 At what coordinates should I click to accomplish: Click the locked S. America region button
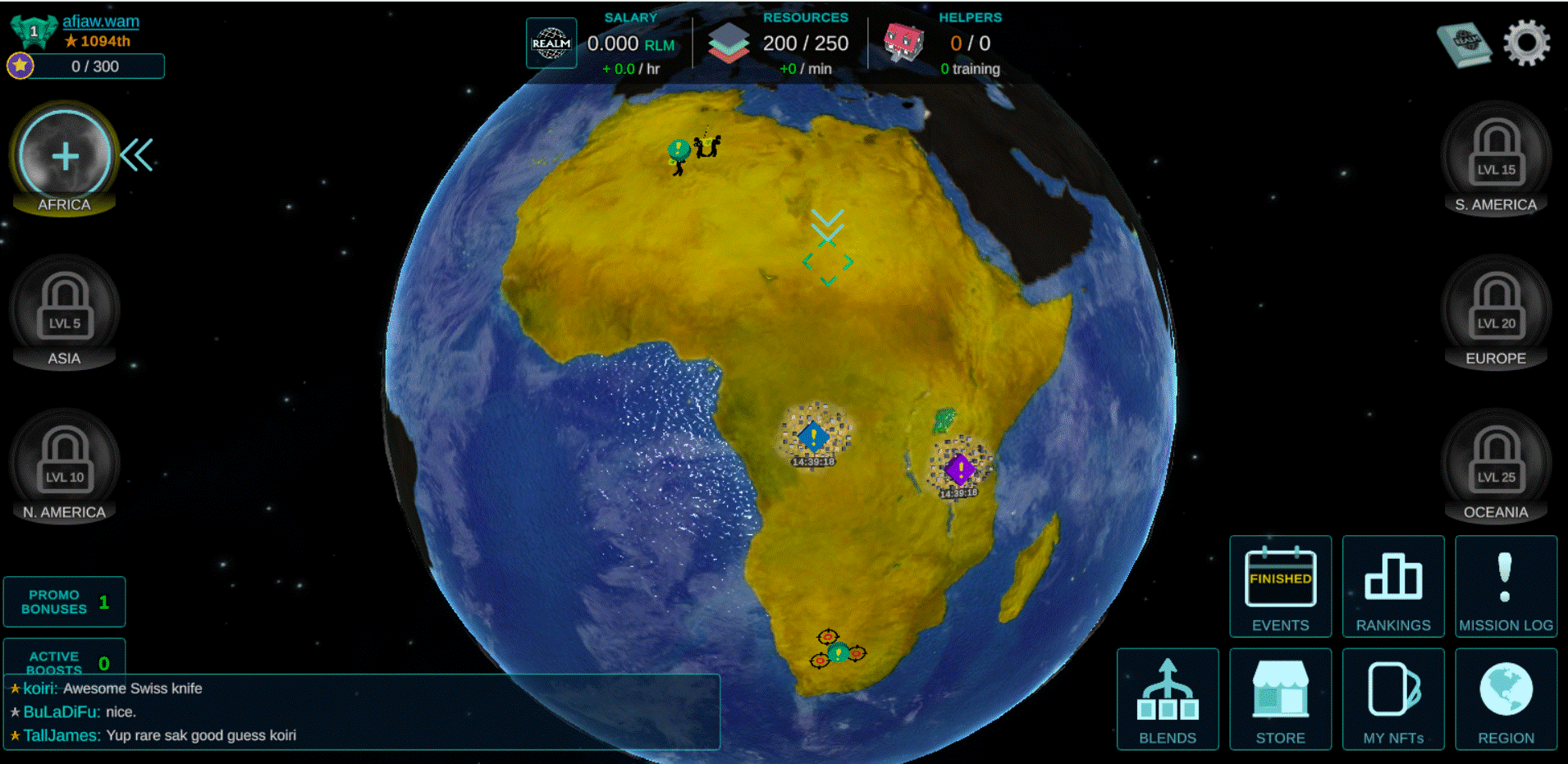tap(1496, 157)
